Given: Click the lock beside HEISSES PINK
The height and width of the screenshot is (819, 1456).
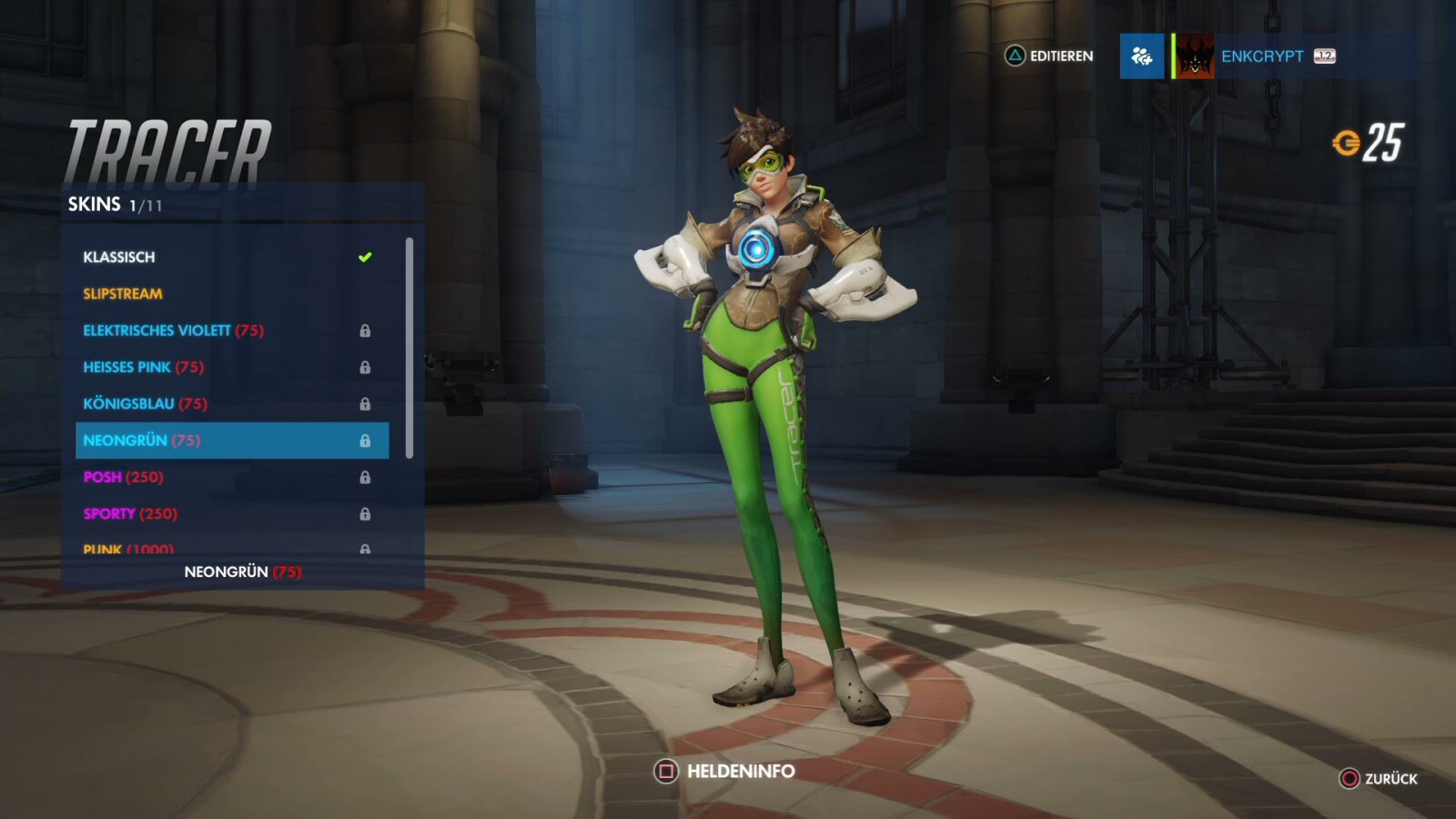Looking at the screenshot, I should (367, 367).
